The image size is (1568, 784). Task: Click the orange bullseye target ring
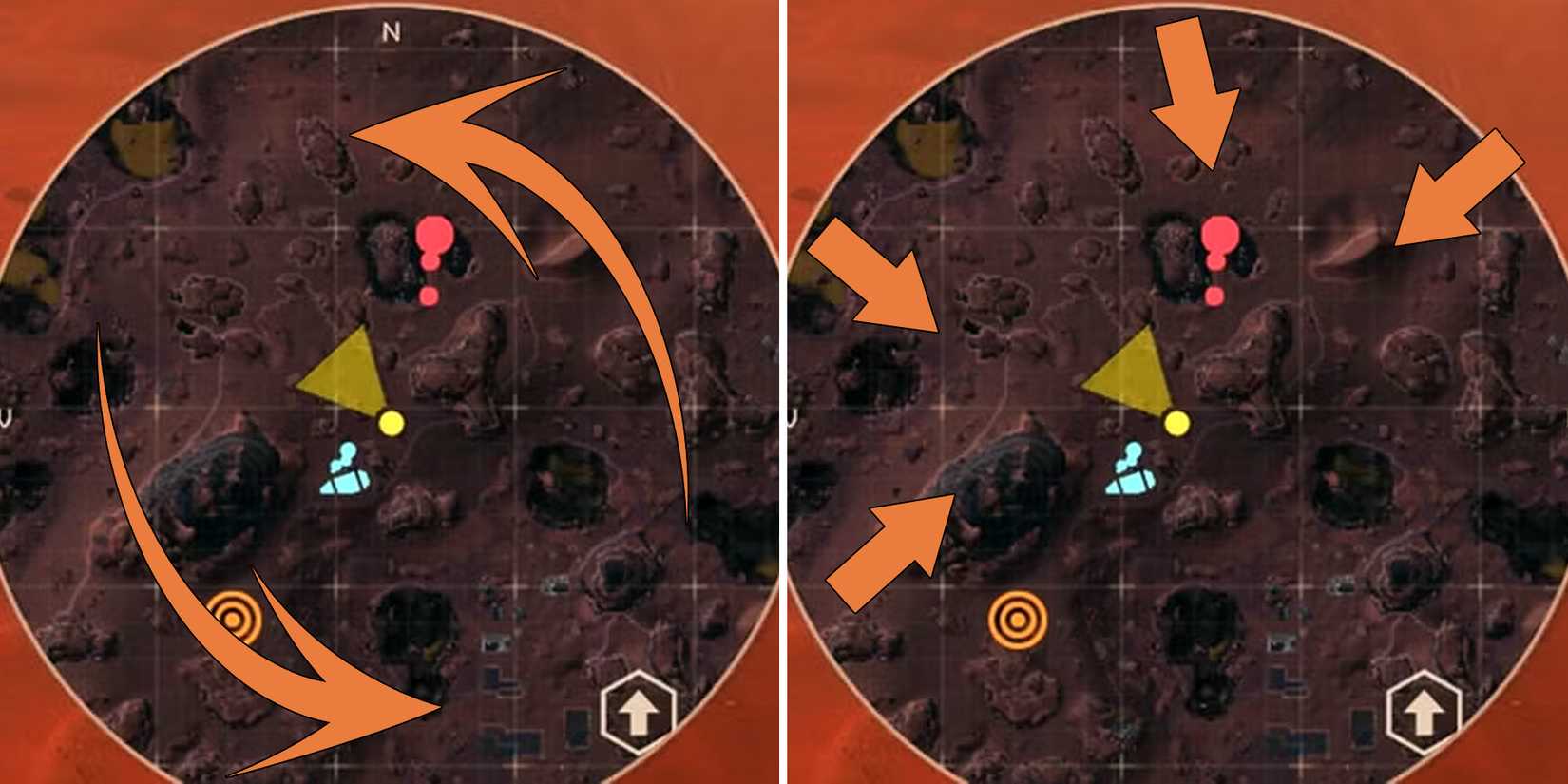[233, 618]
